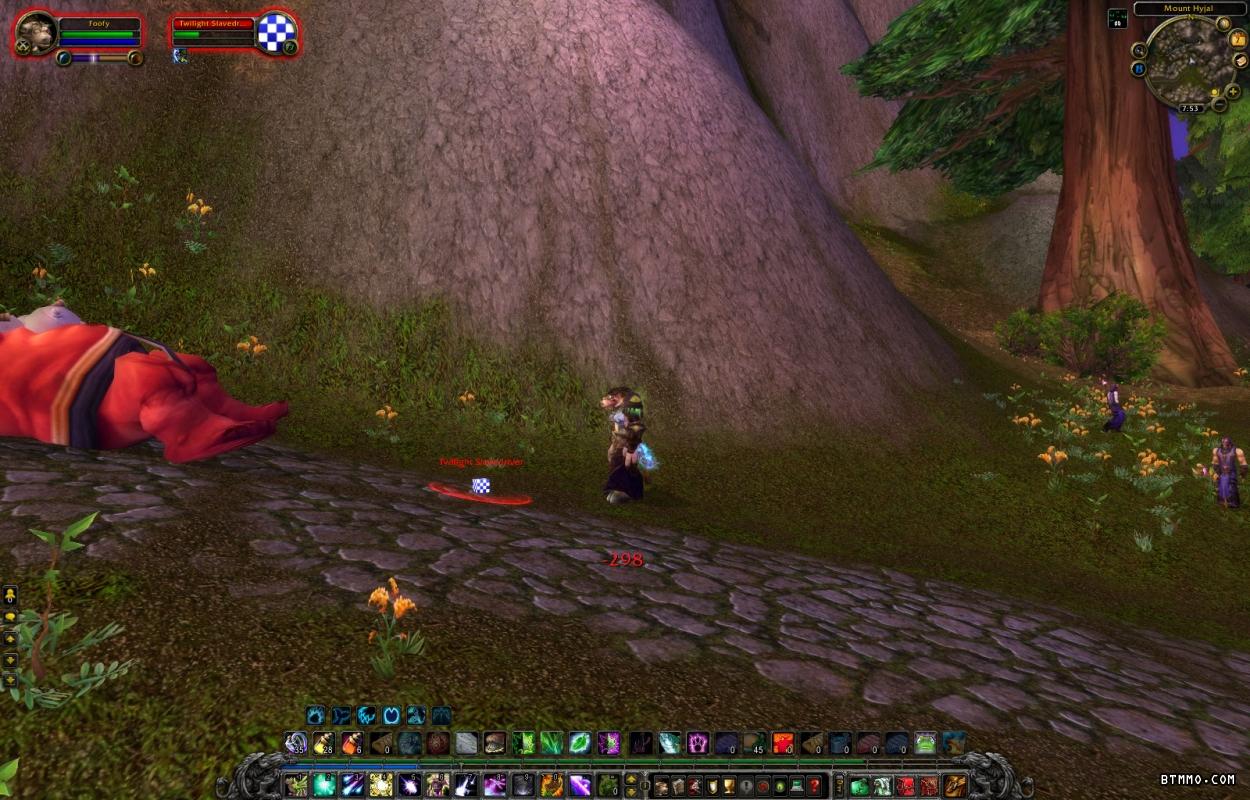Open the Mount Hyjal minimap

[x=1189, y=59]
